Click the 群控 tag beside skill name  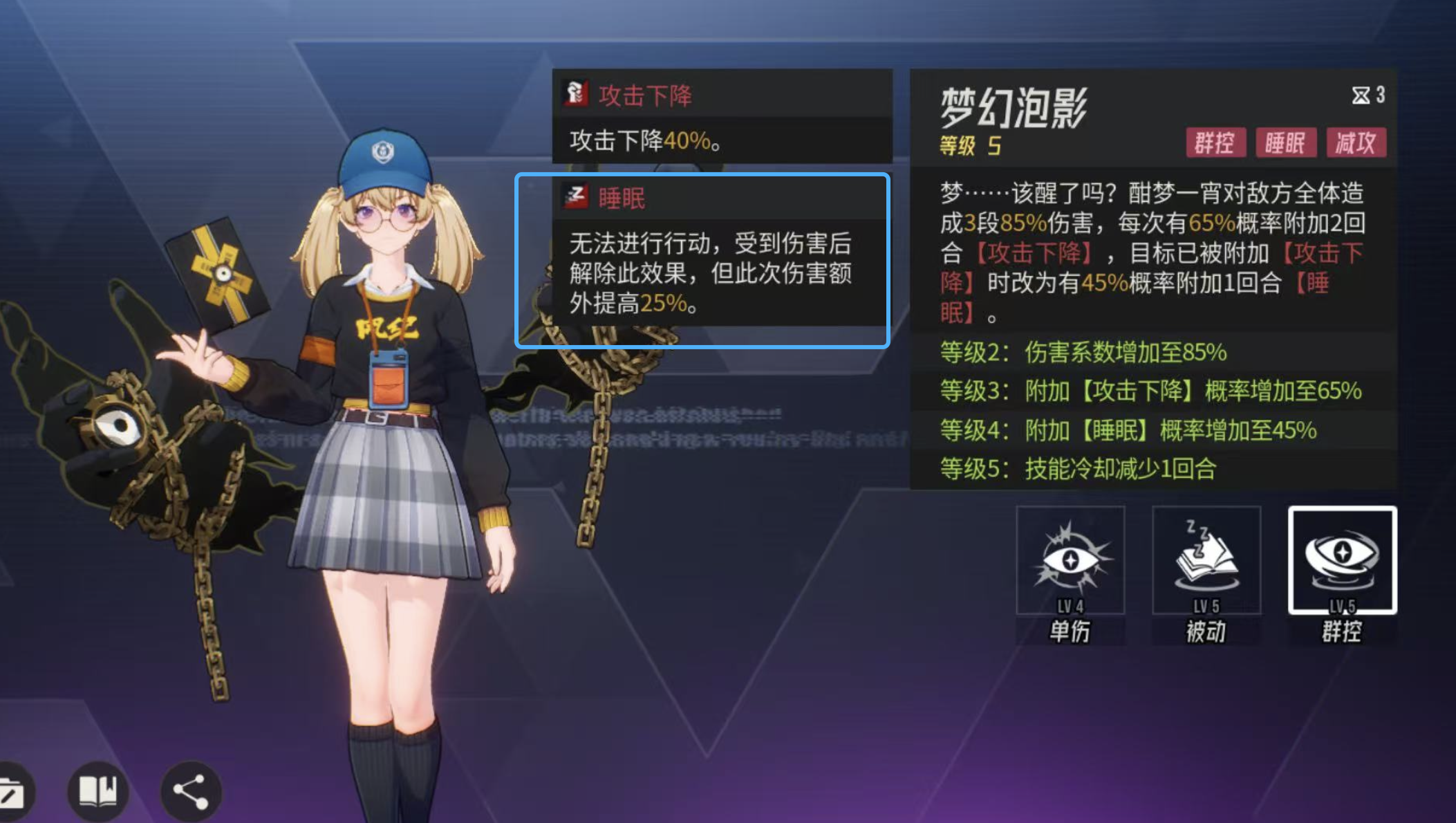point(1215,143)
